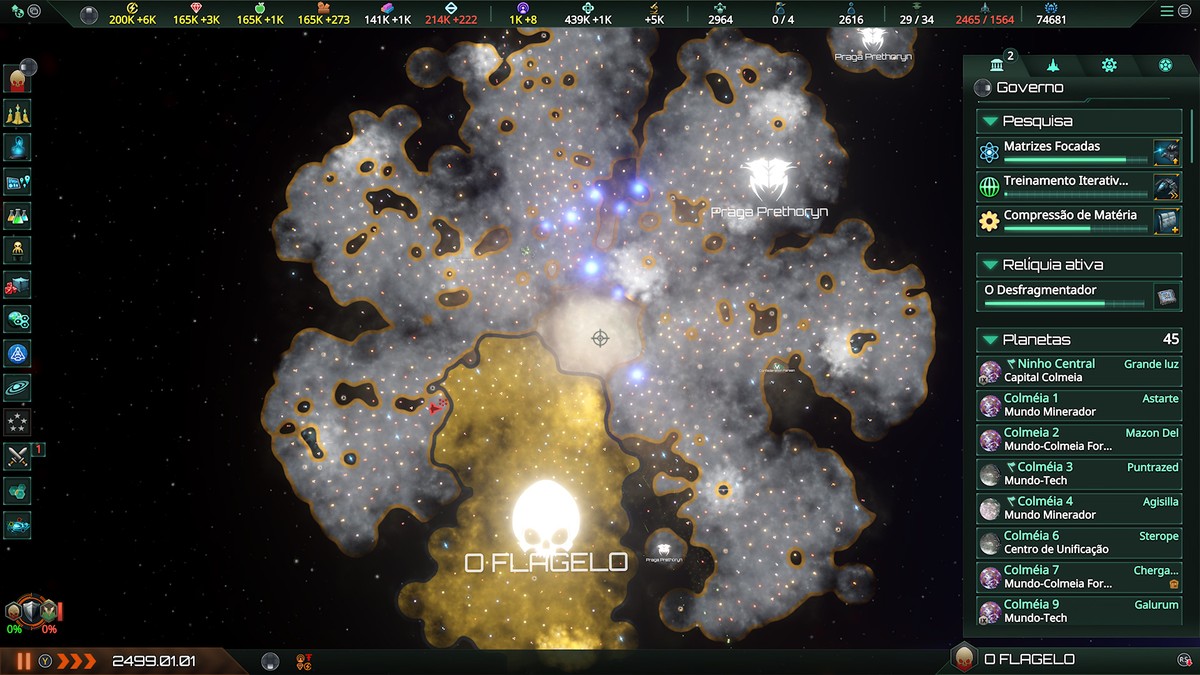
Task: Collapse the Pesquisa section
Action: (991, 121)
